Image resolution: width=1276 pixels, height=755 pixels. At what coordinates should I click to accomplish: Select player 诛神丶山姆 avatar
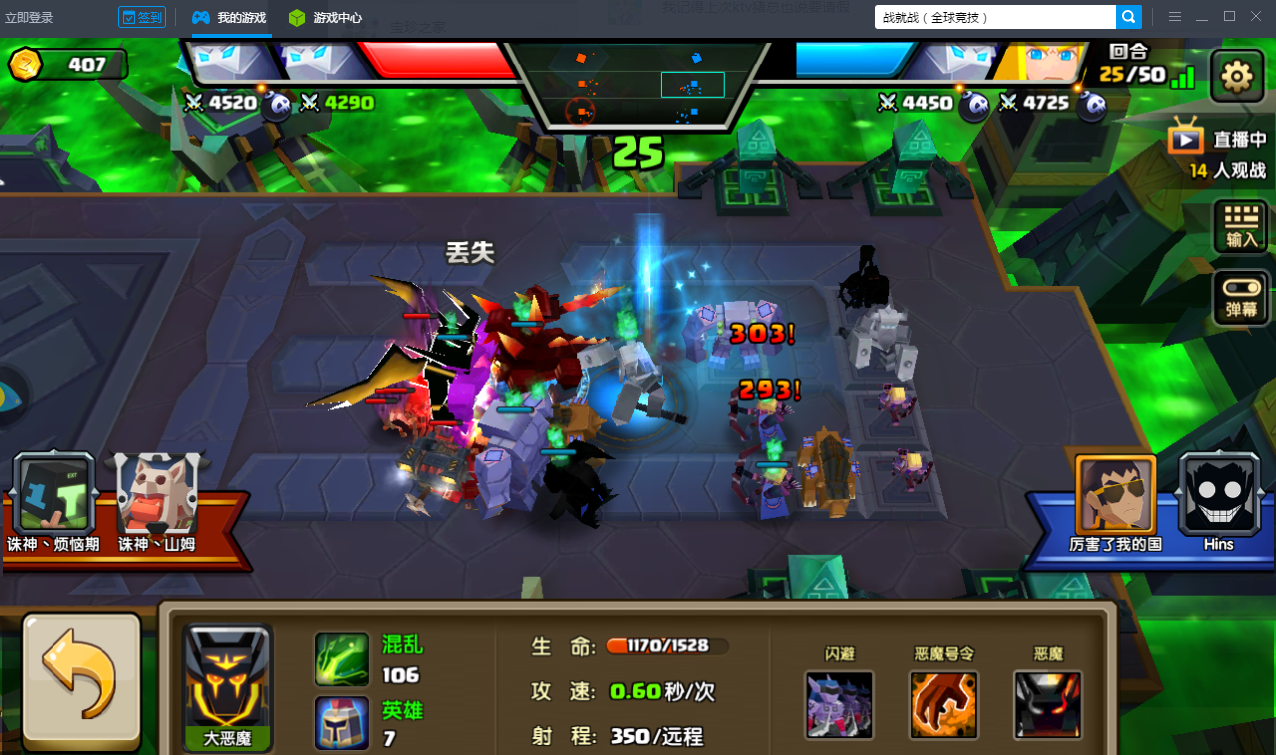(x=156, y=495)
